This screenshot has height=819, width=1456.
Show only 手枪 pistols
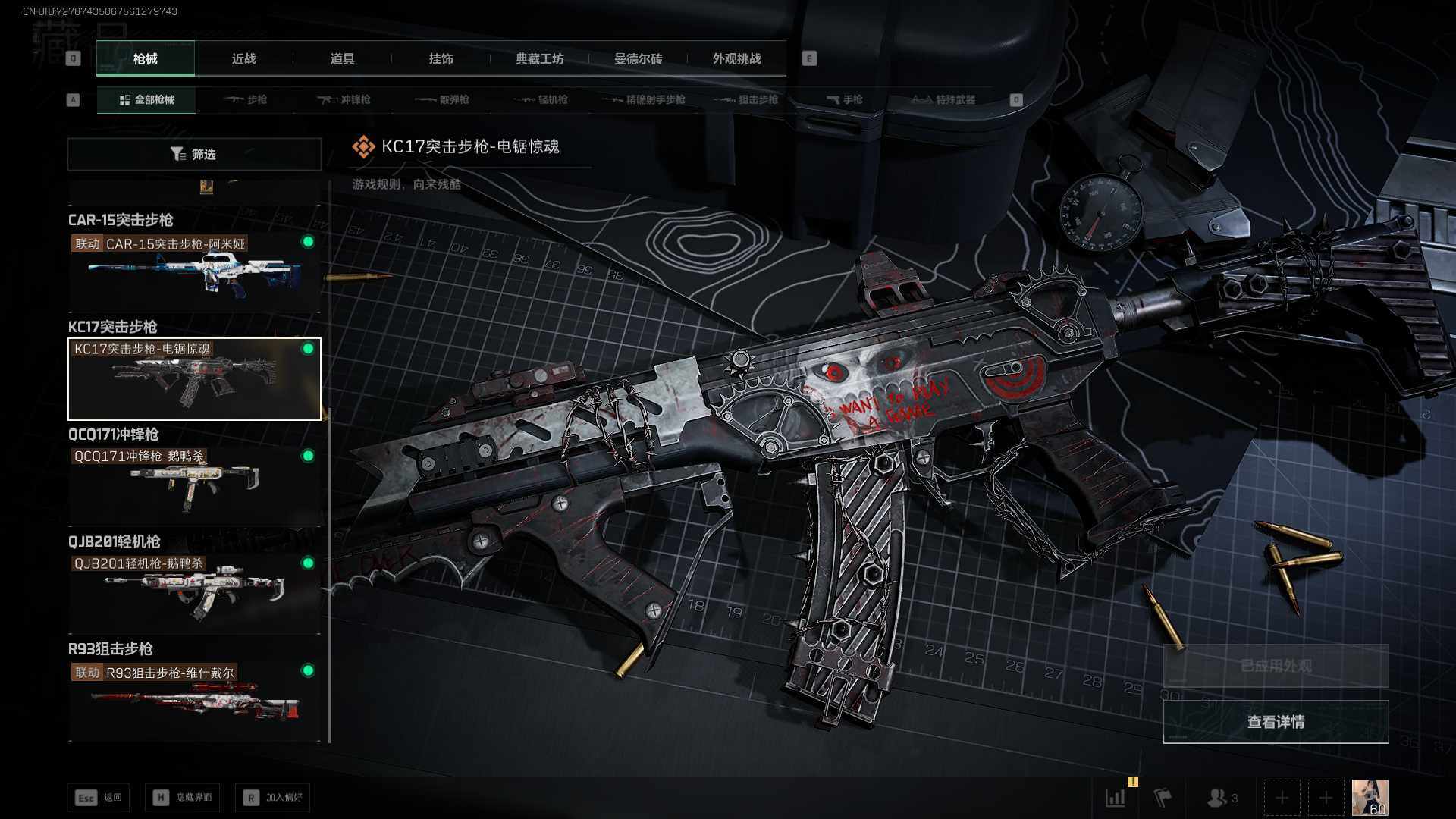(845, 100)
